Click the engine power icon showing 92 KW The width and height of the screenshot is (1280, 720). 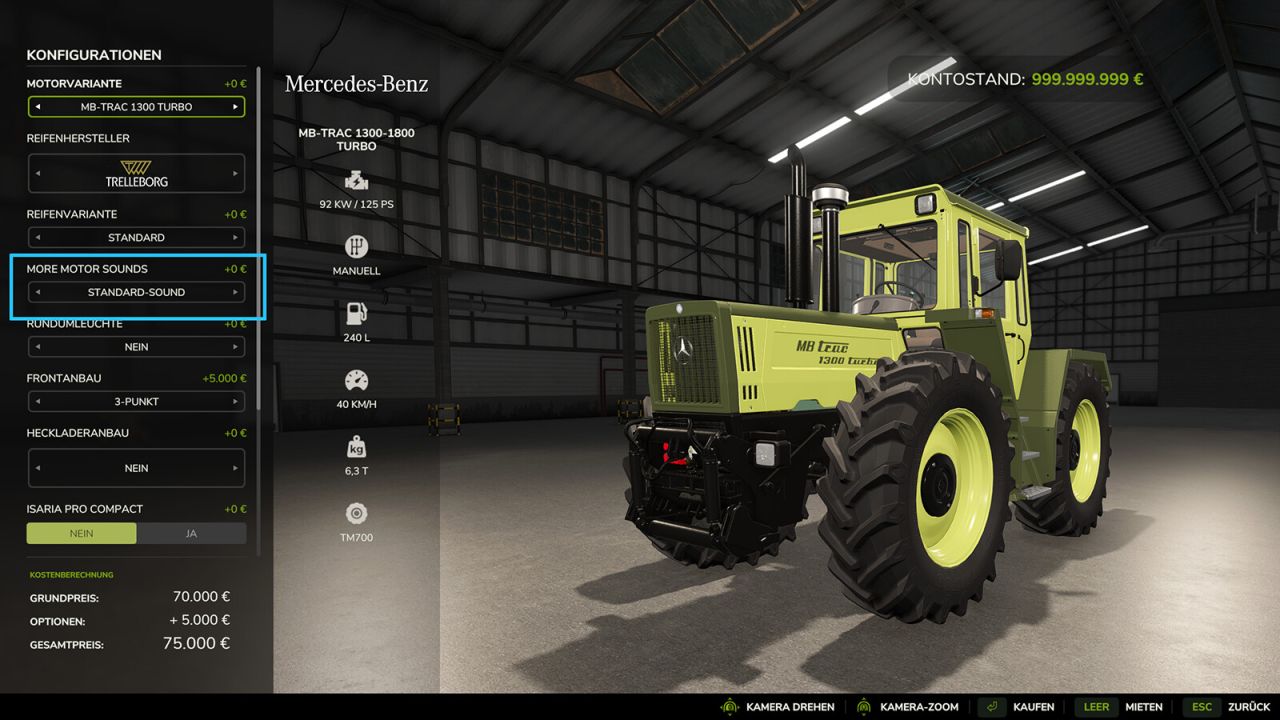357,181
